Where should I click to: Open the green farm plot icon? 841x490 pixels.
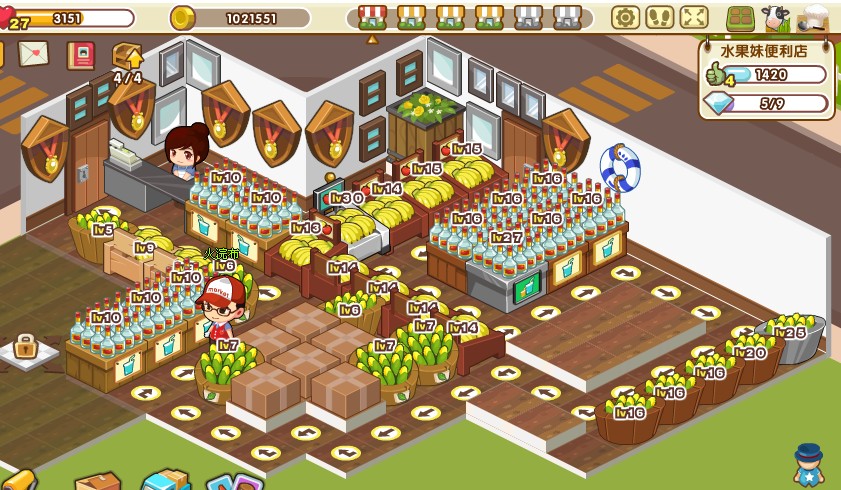741,18
